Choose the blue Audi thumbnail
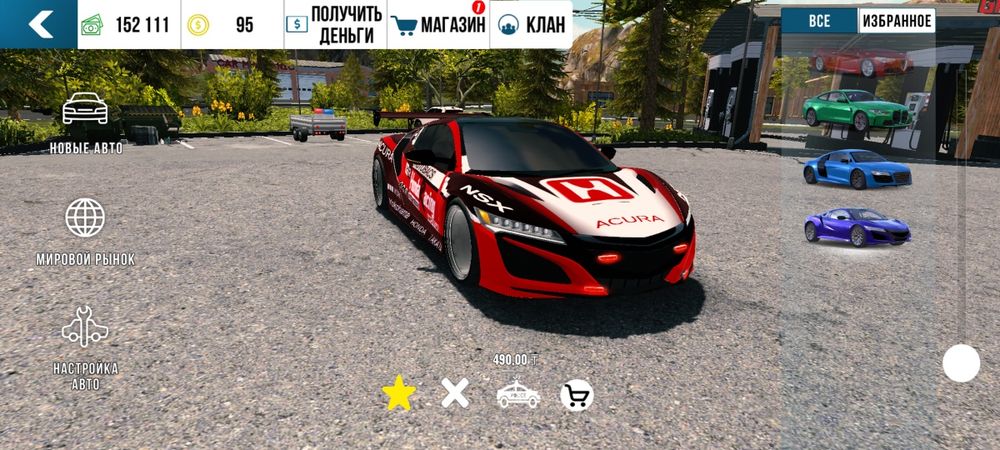1000x450 pixels. tap(857, 169)
